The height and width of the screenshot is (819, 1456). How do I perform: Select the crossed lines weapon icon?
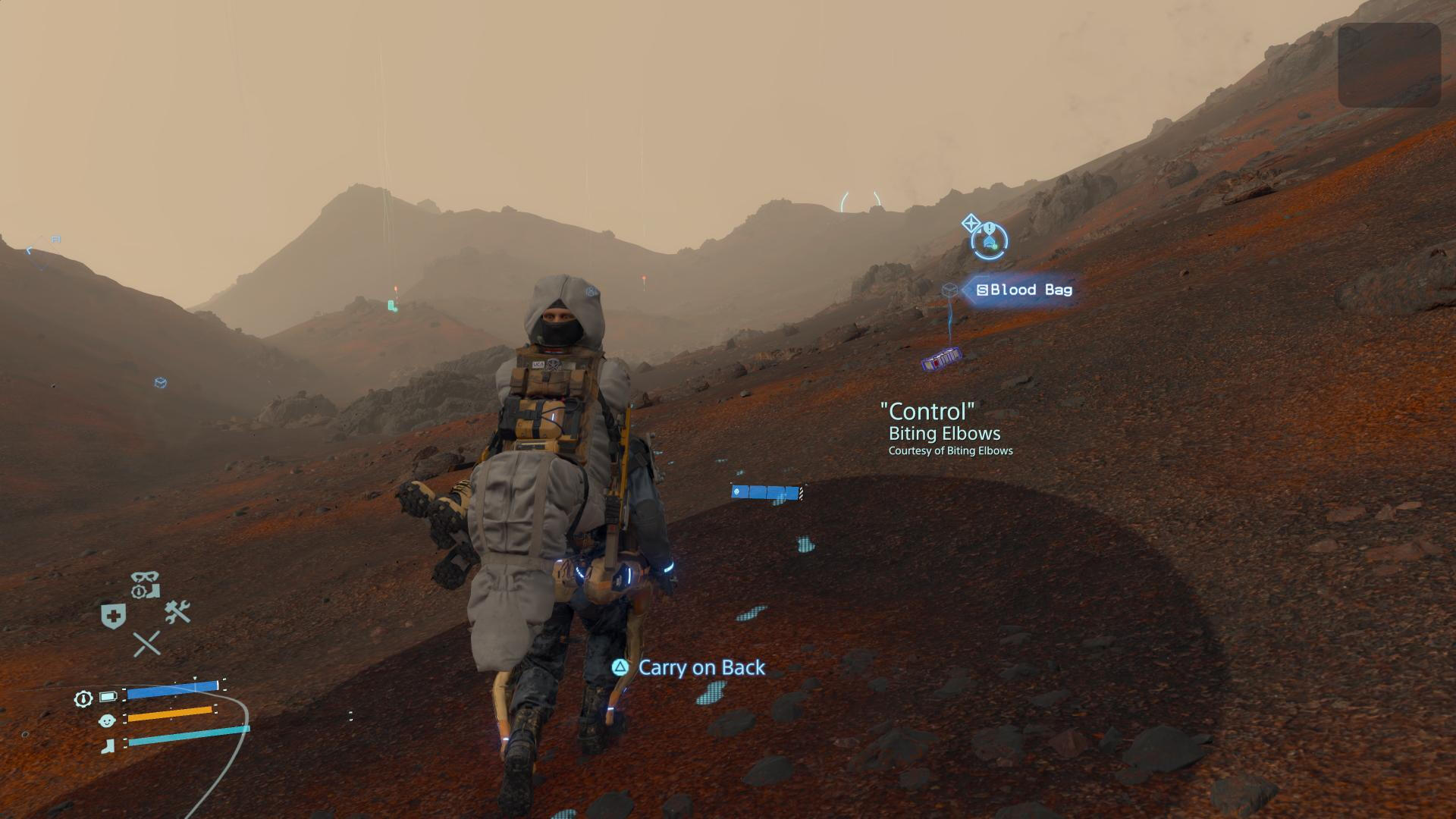coord(146,644)
